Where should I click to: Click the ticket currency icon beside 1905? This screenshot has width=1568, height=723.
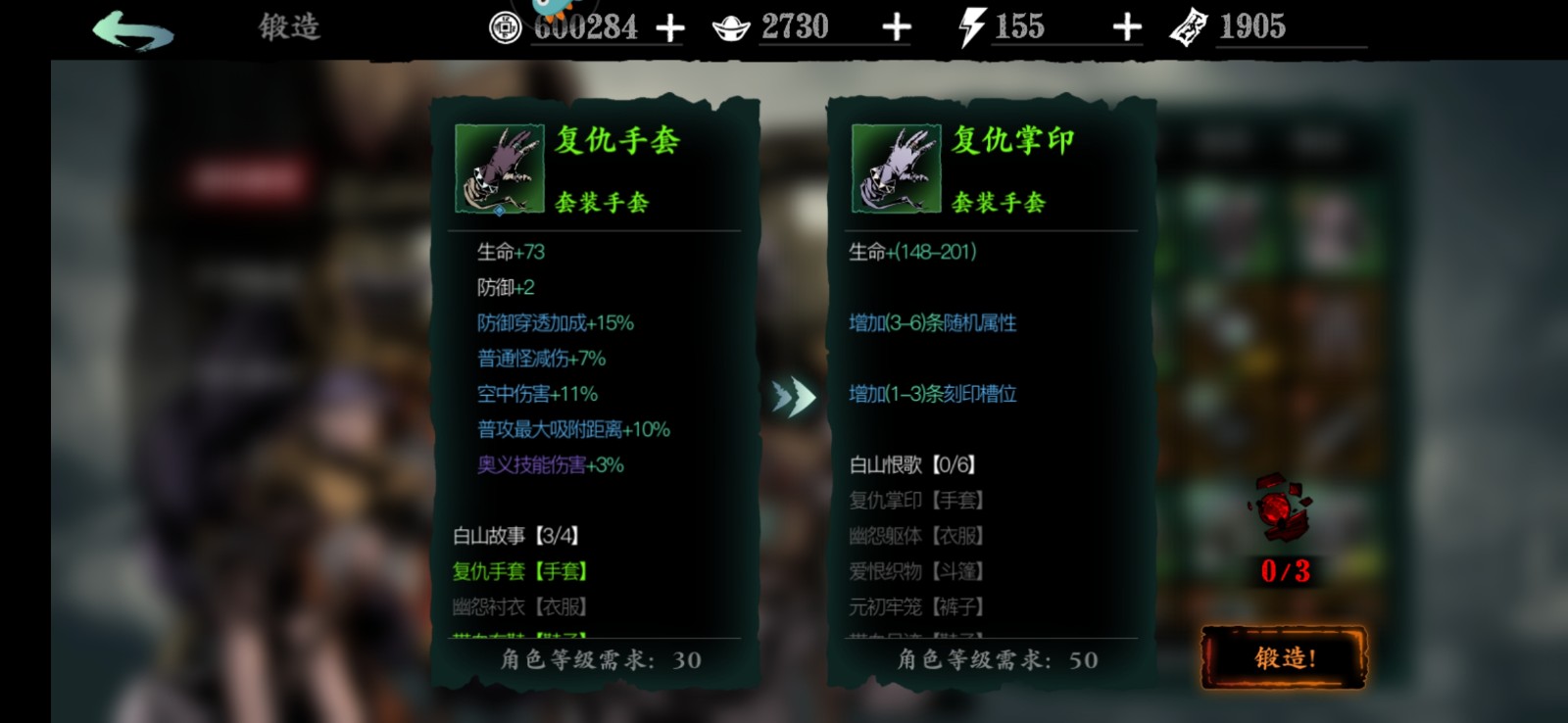click(x=1188, y=26)
